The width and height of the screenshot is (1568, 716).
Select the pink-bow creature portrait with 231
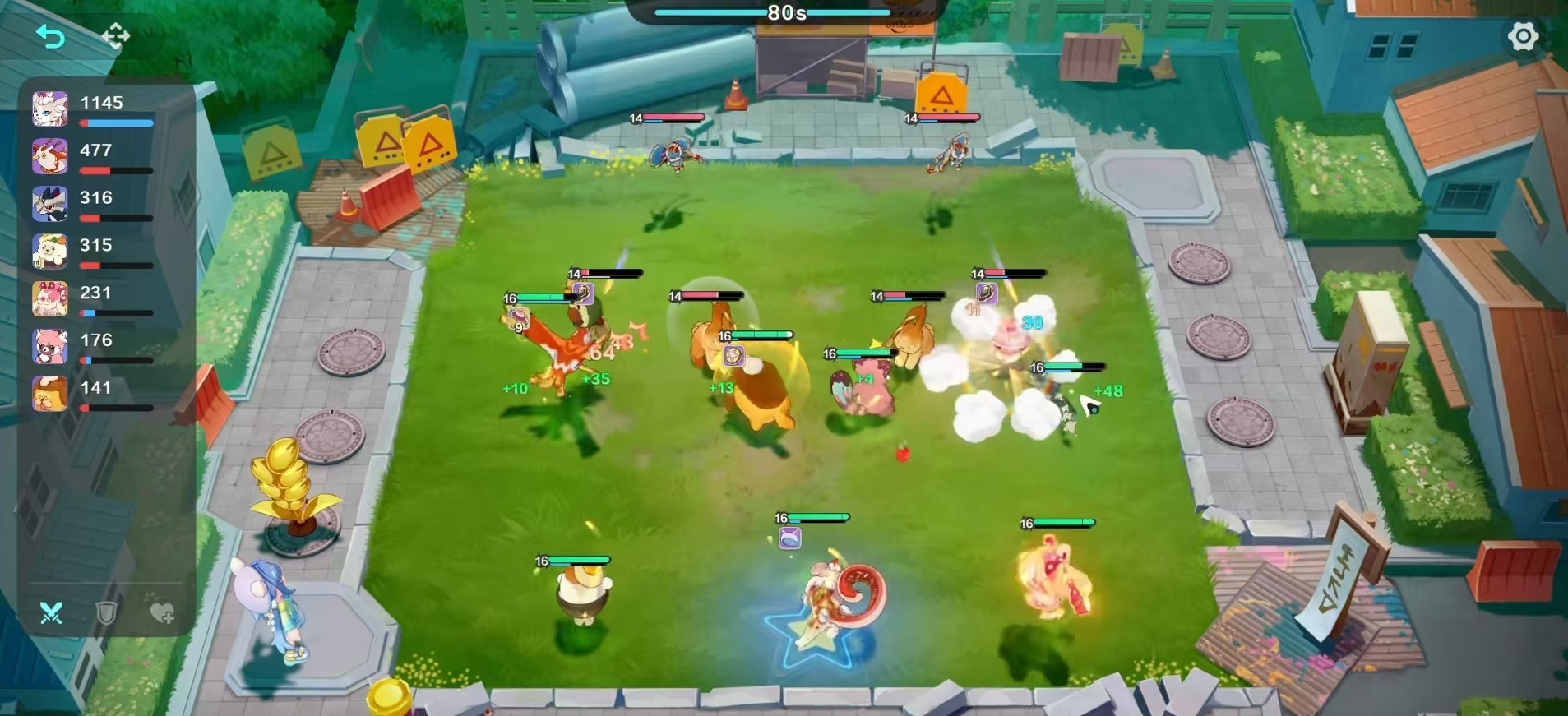50,299
